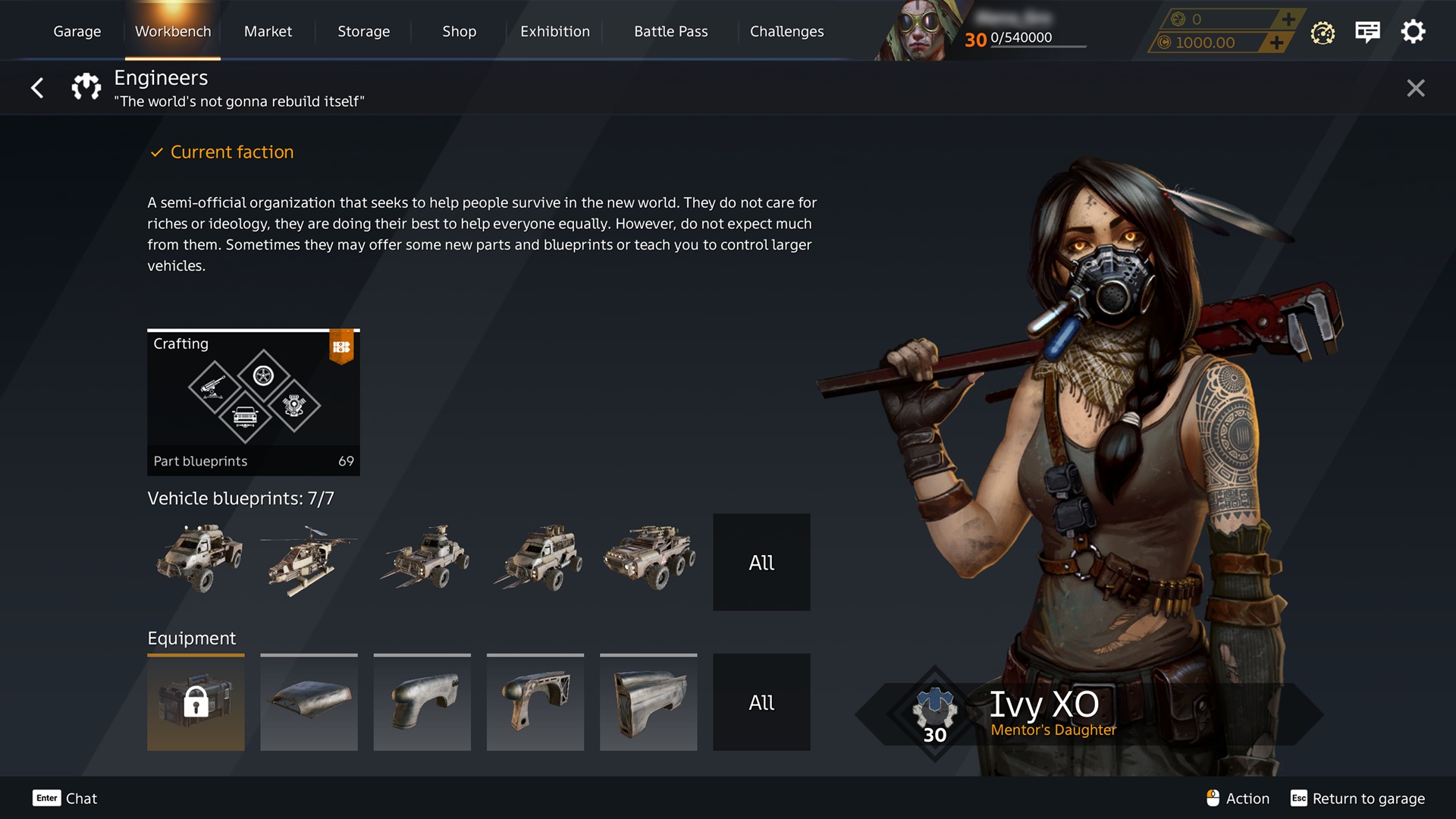
Task: Open the Crafting part blueprints tile
Action: (253, 402)
